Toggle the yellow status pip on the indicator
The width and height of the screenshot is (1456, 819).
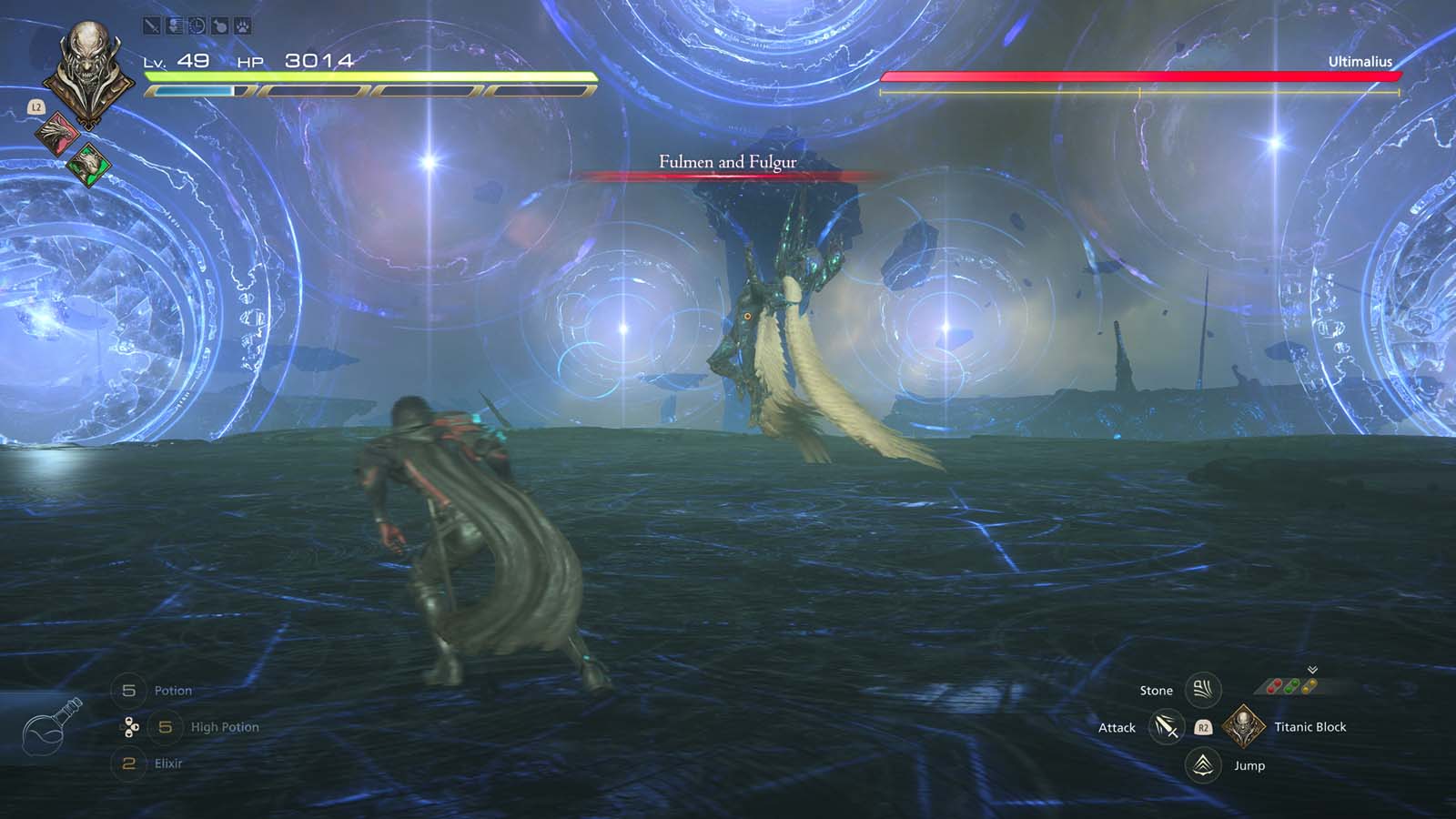pos(1309,684)
